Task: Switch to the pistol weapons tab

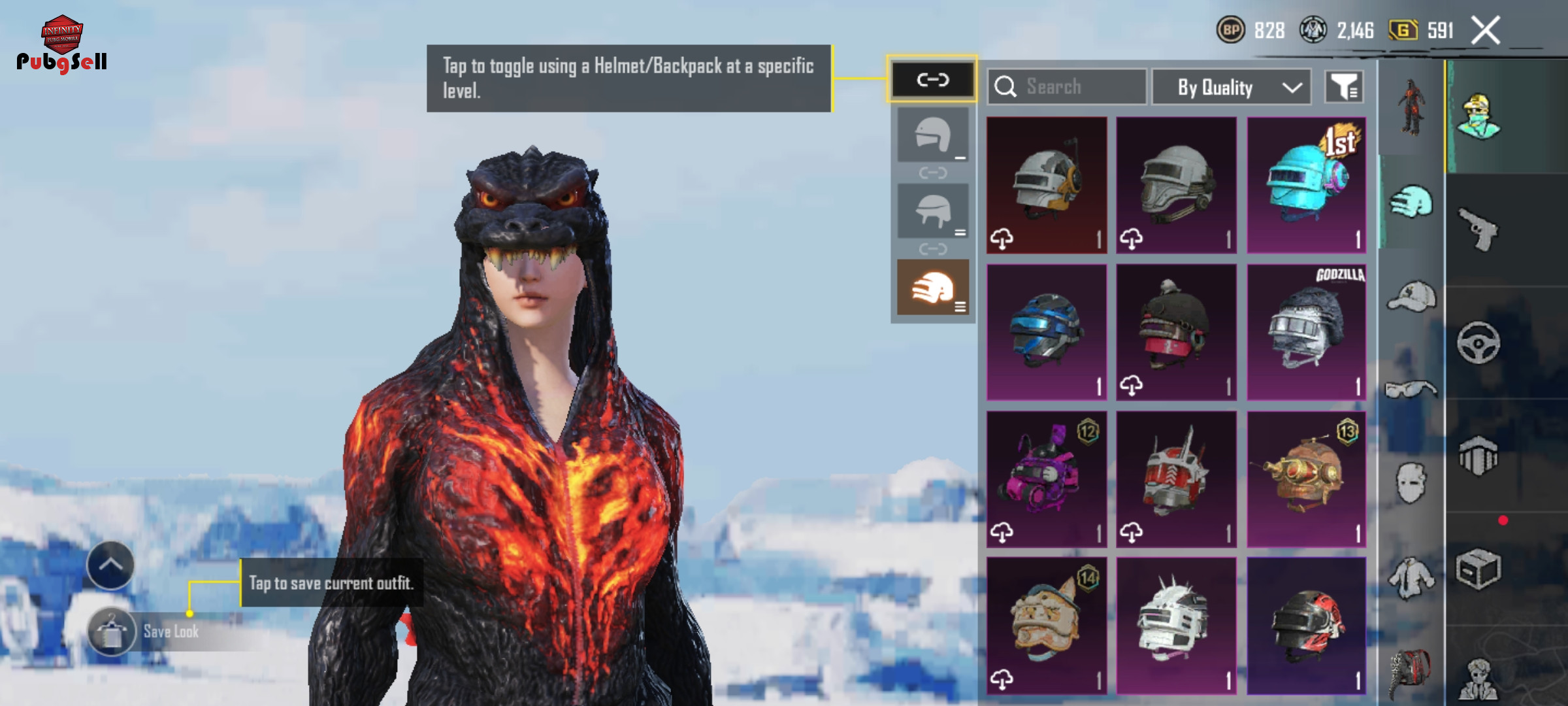Action: pyautogui.click(x=1478, y=229)
